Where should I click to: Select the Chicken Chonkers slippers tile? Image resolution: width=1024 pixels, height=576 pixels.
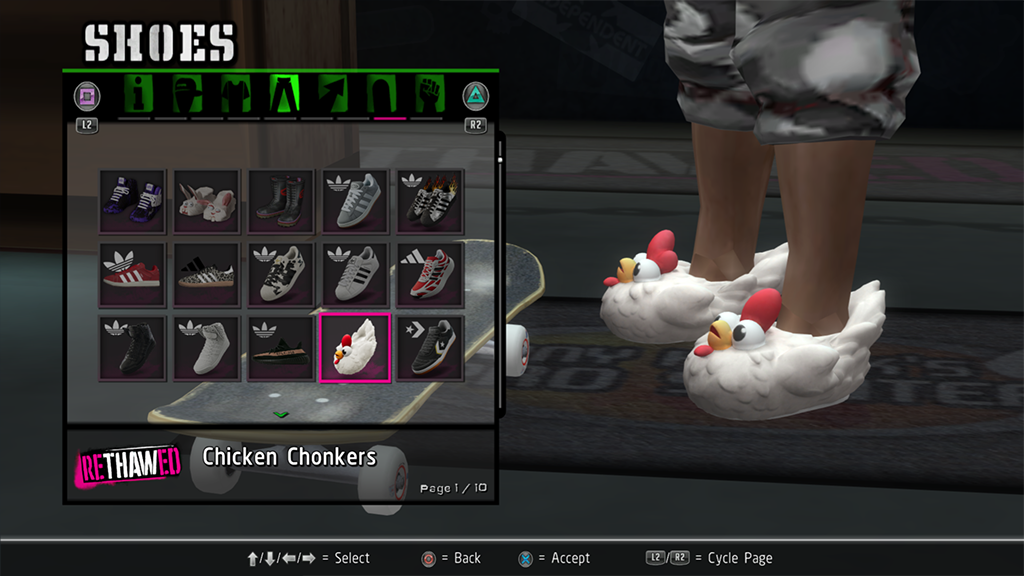click(355, 348)
